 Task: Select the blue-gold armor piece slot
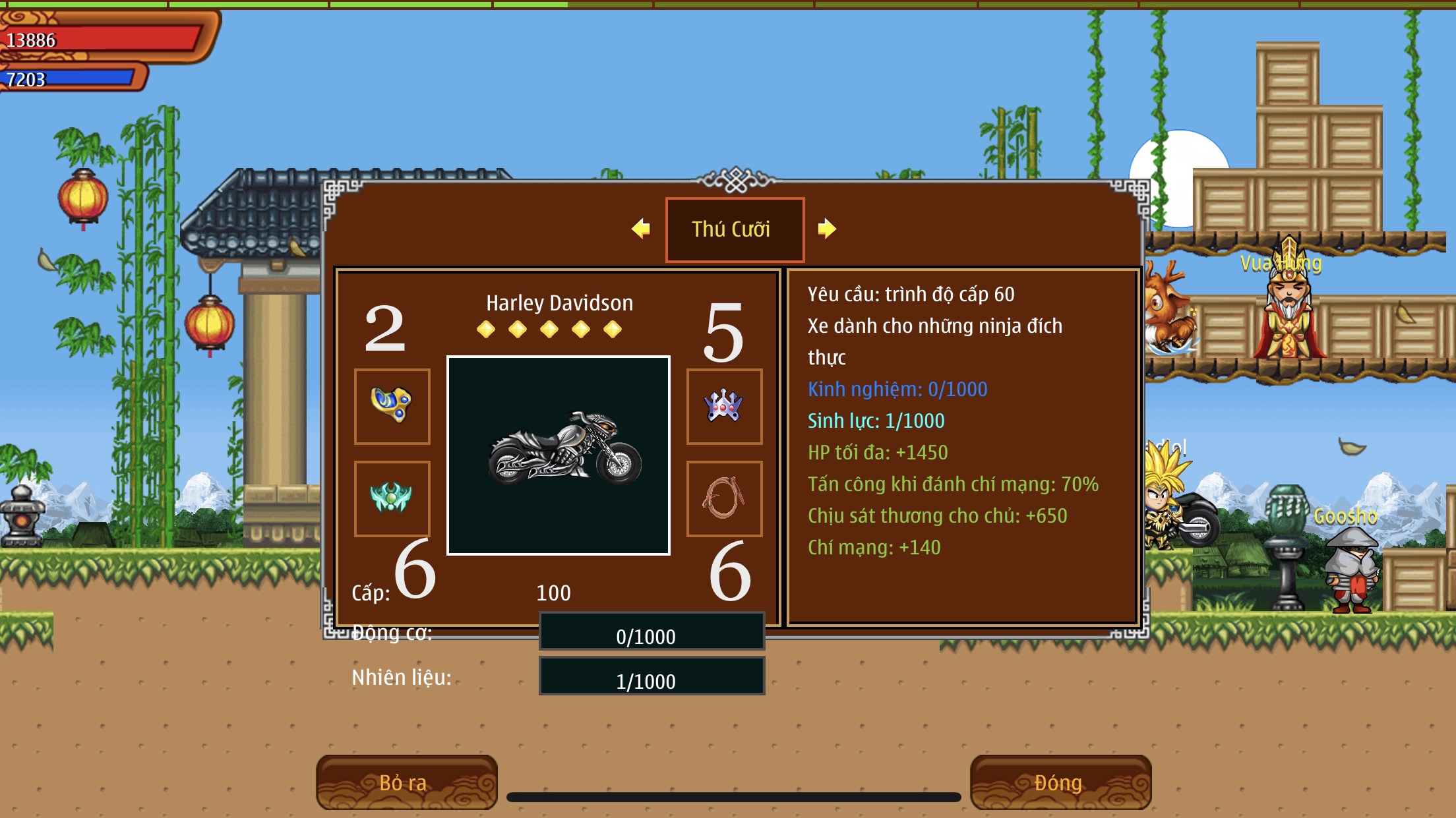[392, 406]
